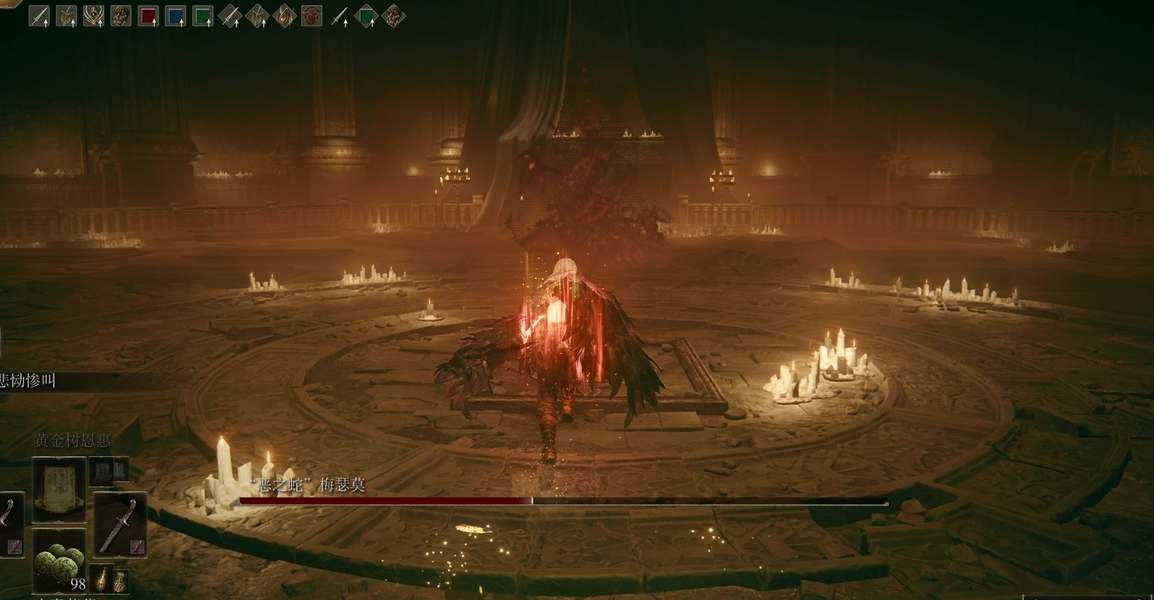Click the square-framed green buff icon

202,16
